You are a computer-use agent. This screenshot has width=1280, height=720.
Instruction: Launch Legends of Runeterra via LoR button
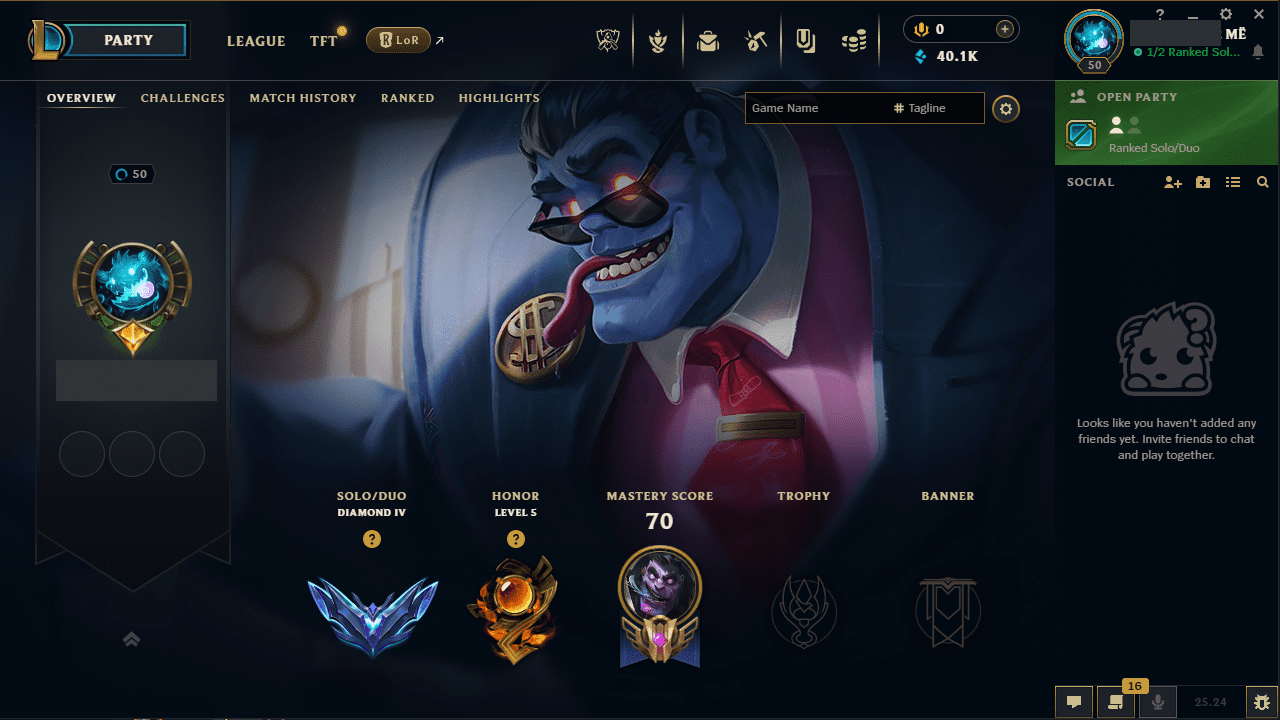(398, 40)
